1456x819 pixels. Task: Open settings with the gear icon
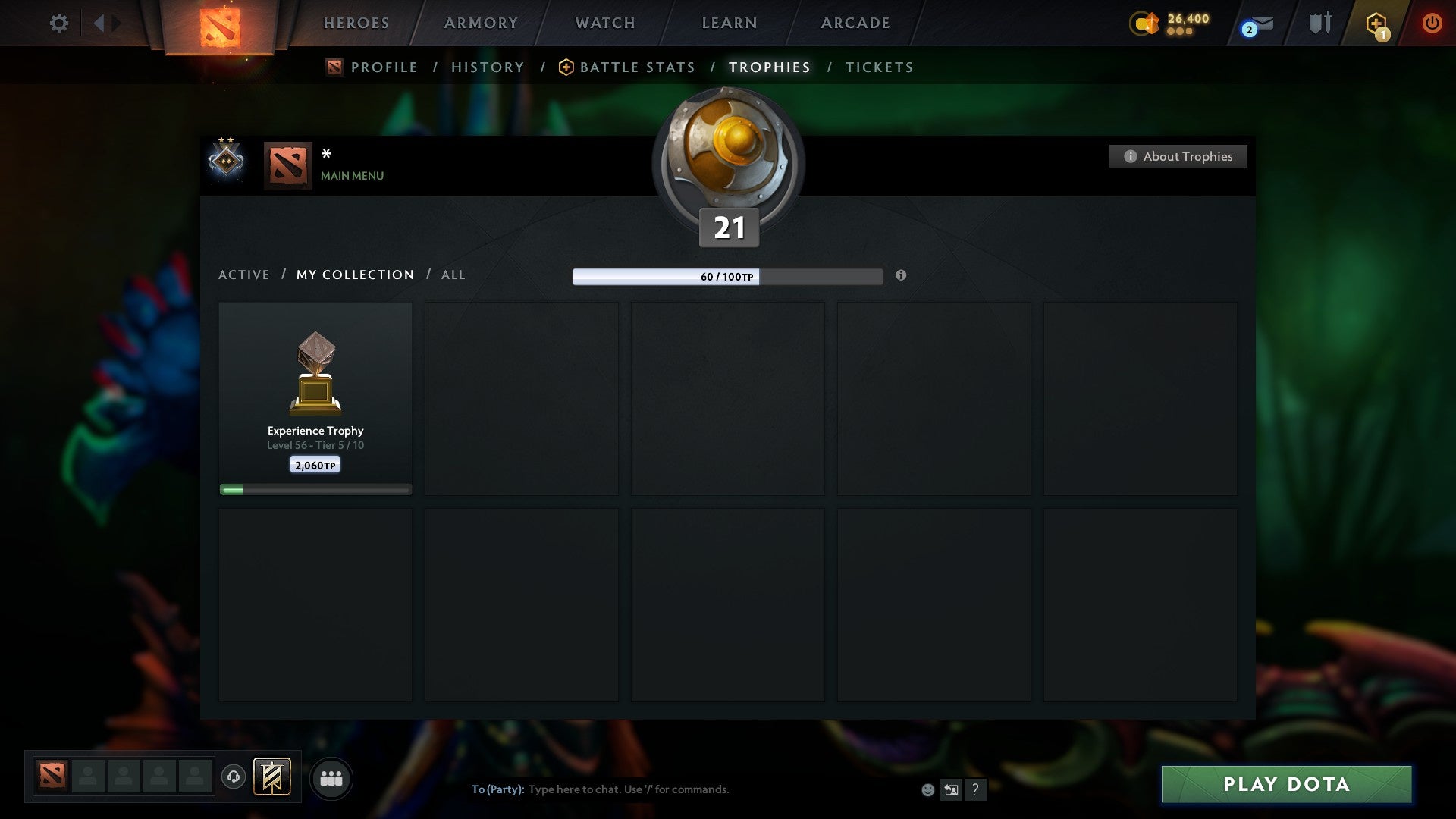coord(59,23)
